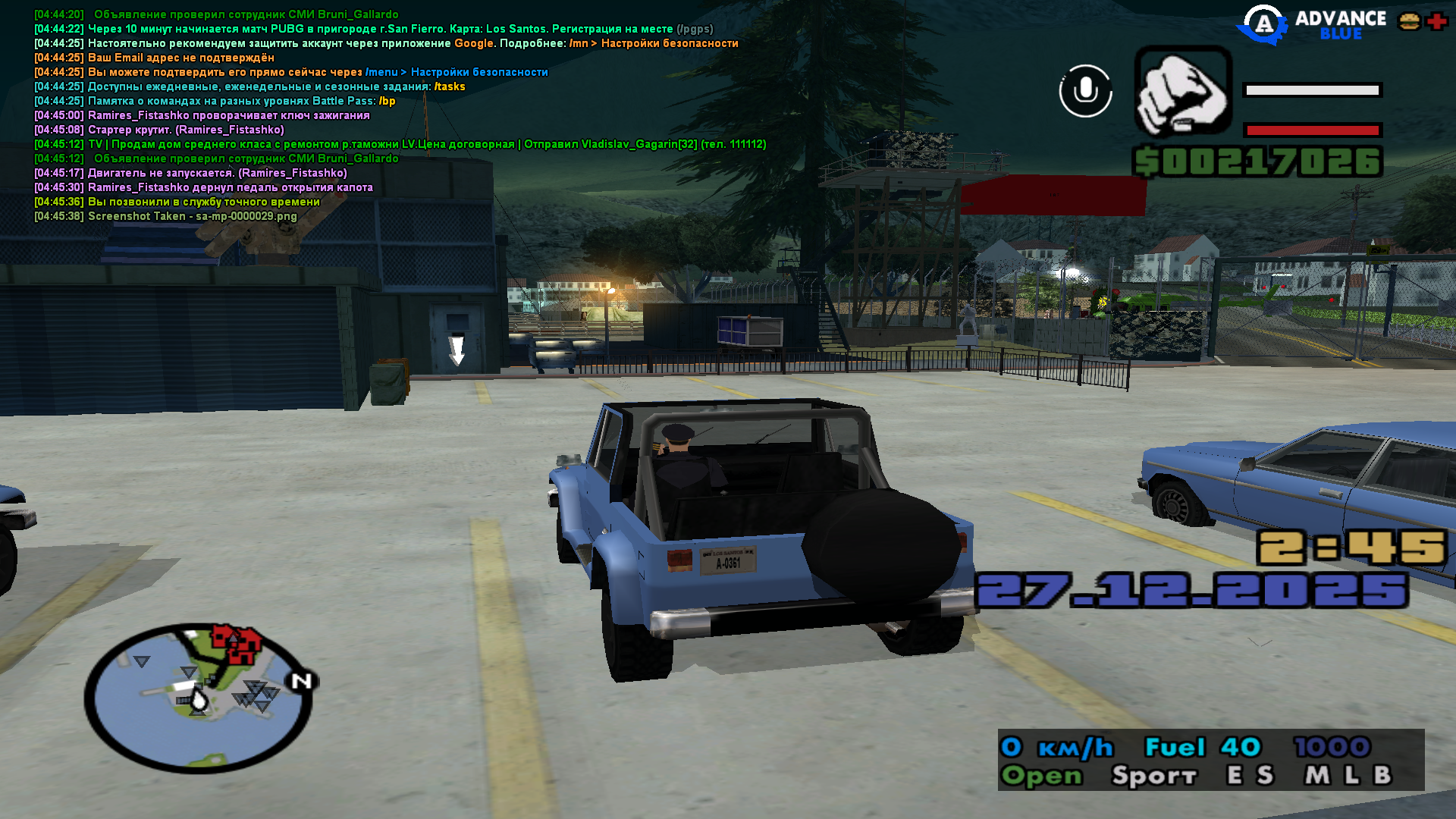Click the Advance Blue server logo
The height and width of the screenshot is (819, 1456).
point(1312,25)
